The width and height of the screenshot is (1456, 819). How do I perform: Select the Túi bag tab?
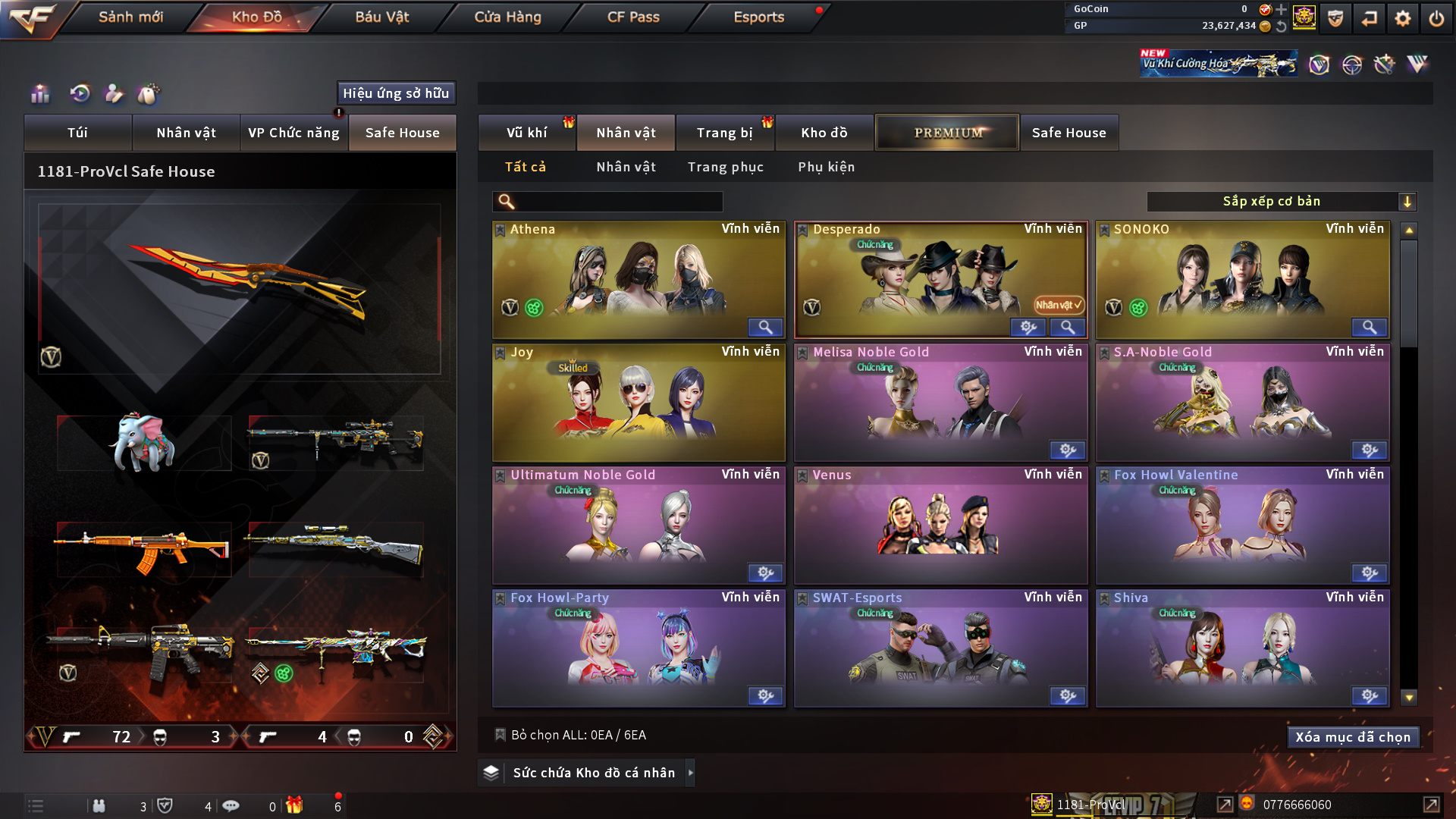tap(77, 133)
